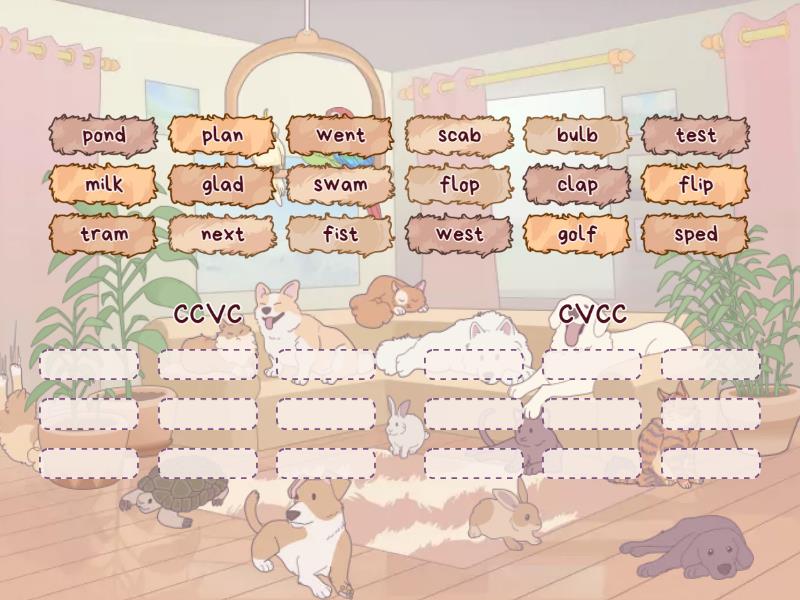
Task: Pick the 'sped' word tile
Action: click(695, 235)
